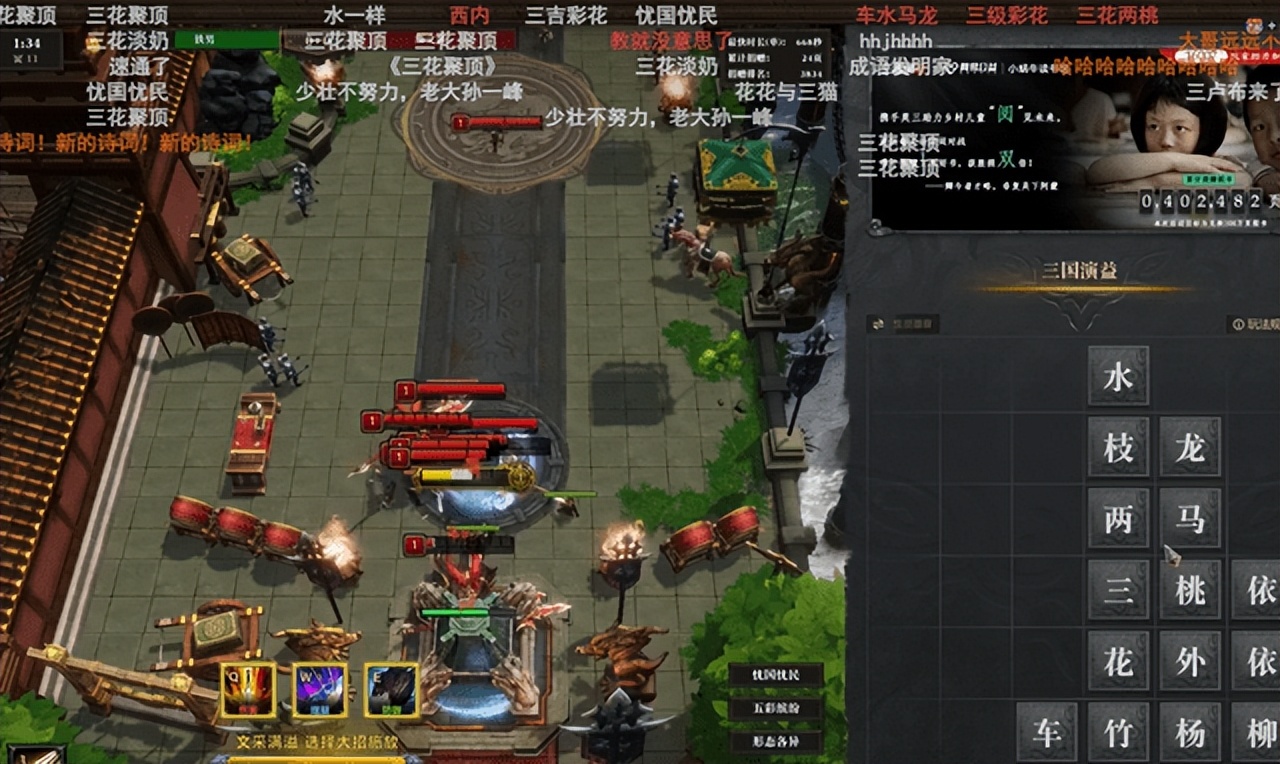Open the 玩法规则 rules info button
The image size is (1280, 764).
tap(1255, 324)
